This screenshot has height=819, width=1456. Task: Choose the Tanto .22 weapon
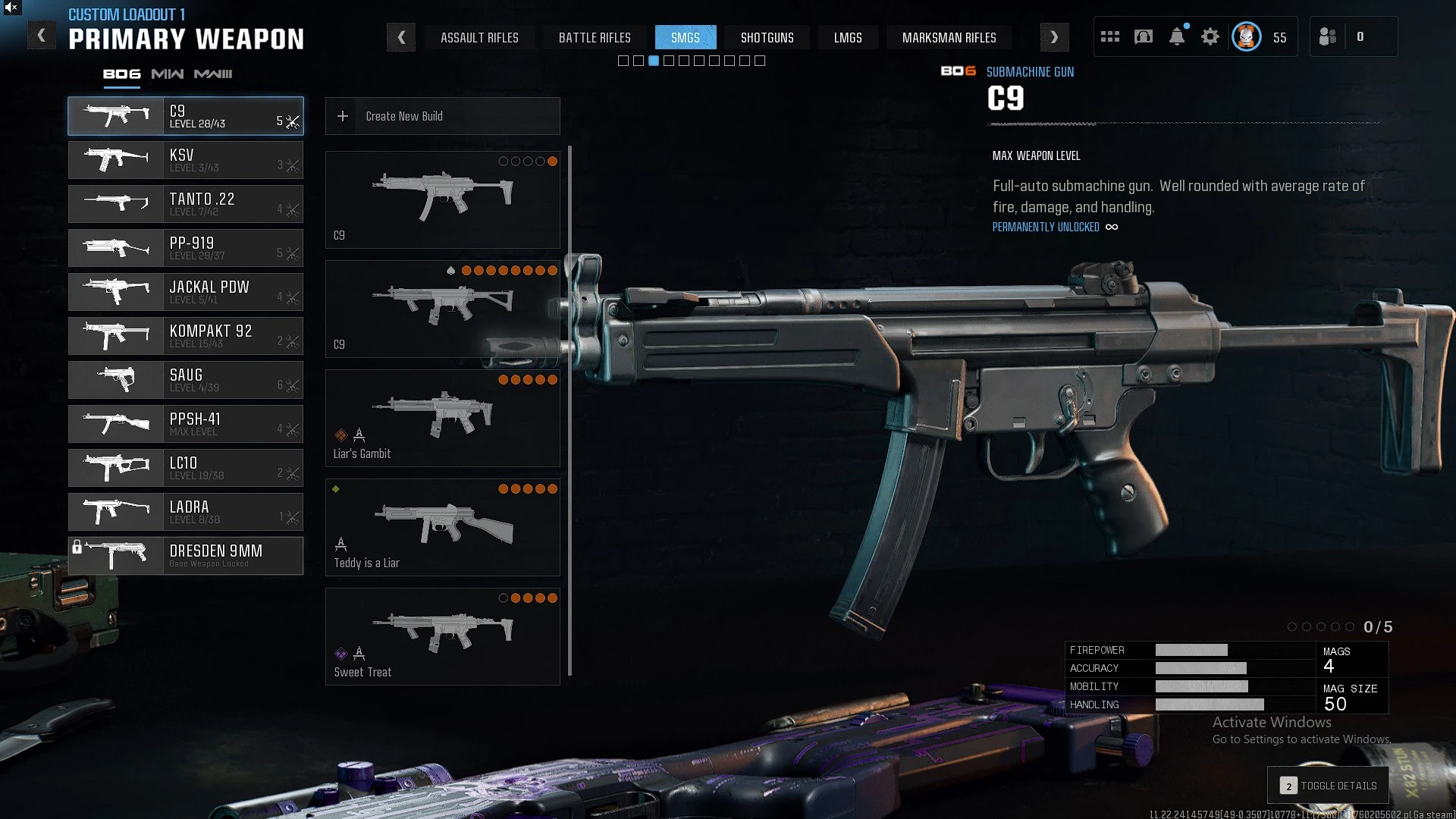click(x=186, y=204)
